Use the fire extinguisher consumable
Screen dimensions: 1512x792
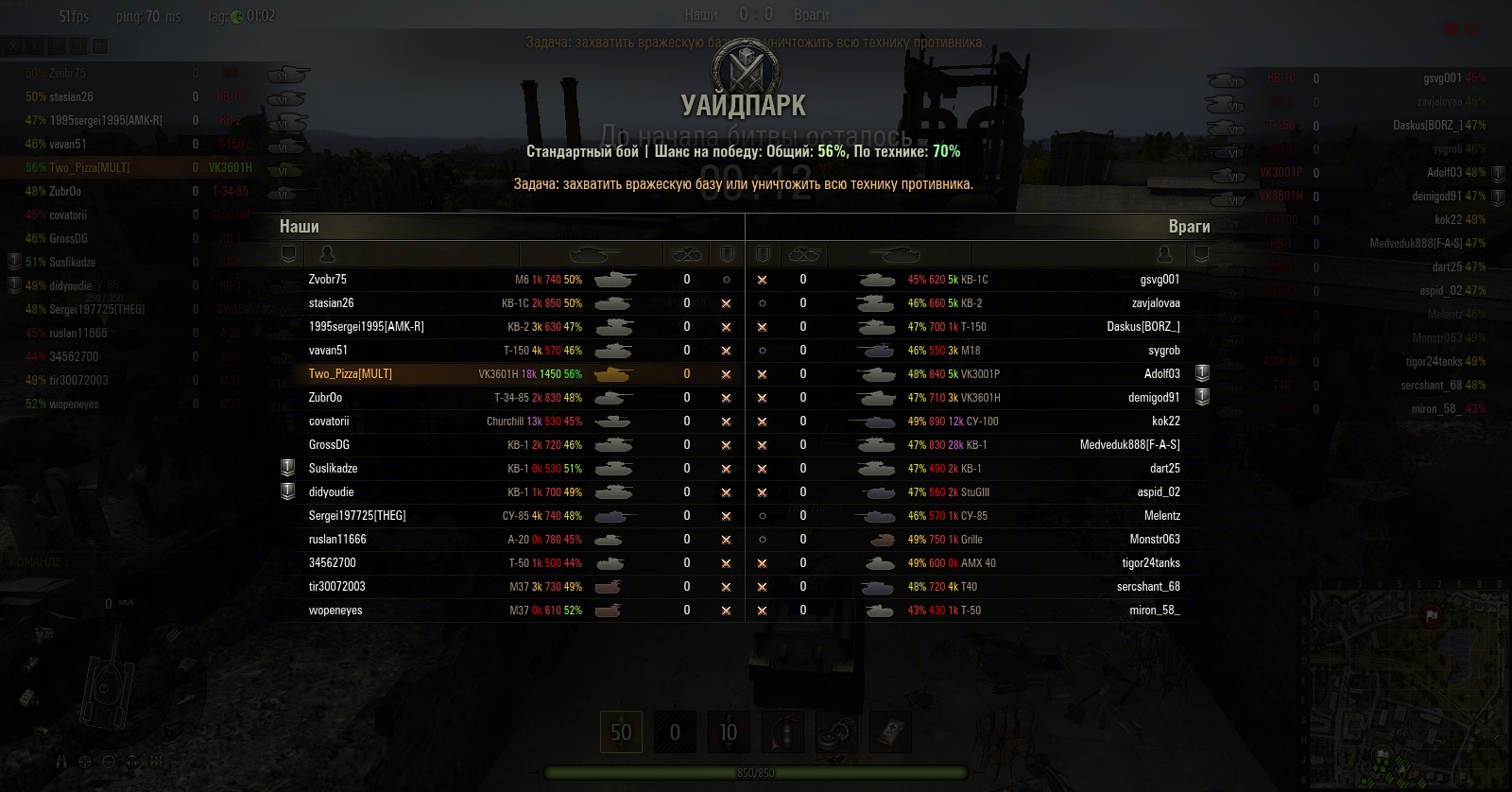pos(783,732)
